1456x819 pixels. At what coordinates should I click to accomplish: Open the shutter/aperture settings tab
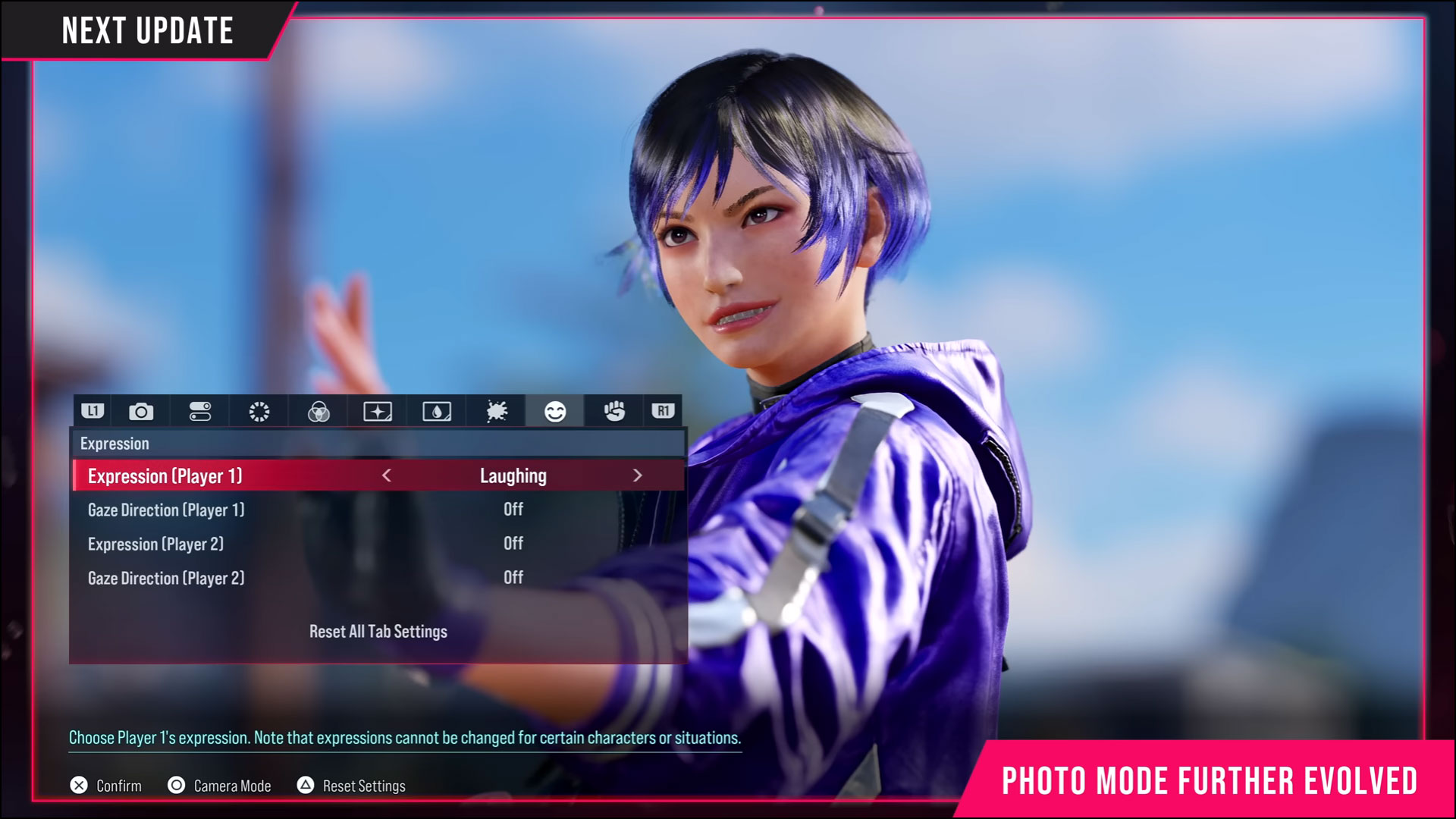pyautogui.click(x=259, y=411)
